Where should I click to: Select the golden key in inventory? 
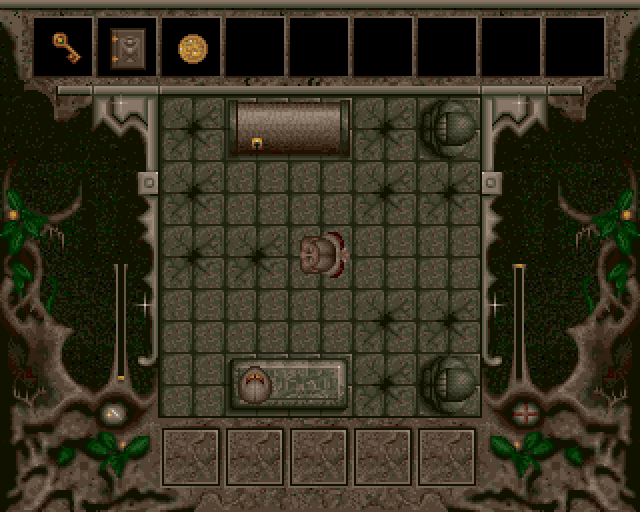pos(65,46)
